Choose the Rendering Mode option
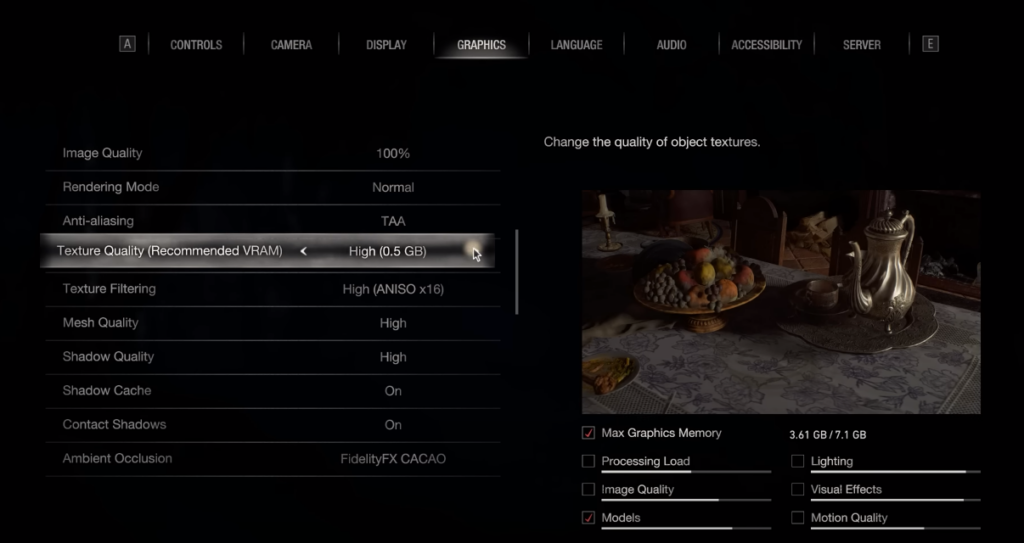 tap(270, 188)
